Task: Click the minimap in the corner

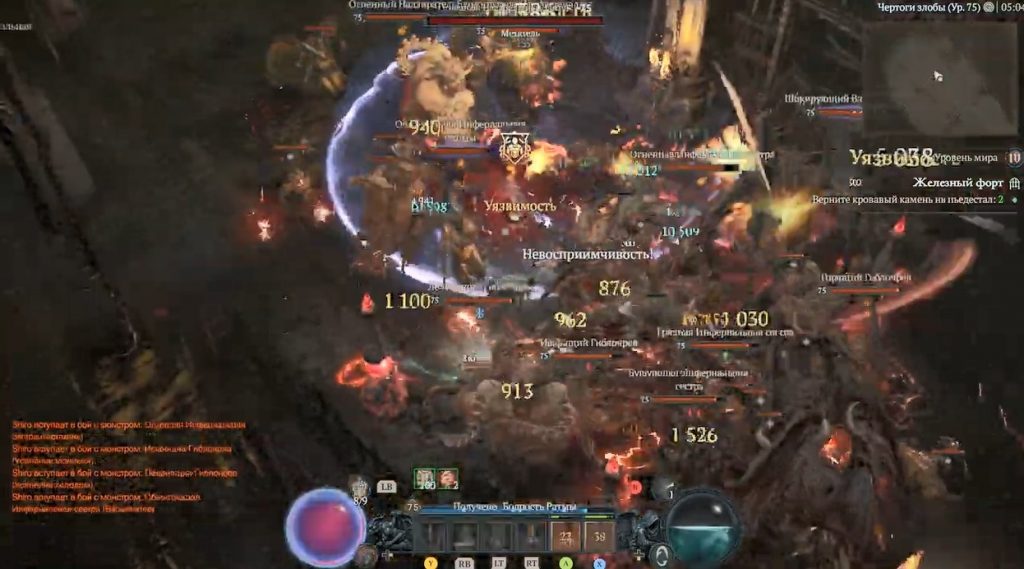Action: (x=940, y=76)
